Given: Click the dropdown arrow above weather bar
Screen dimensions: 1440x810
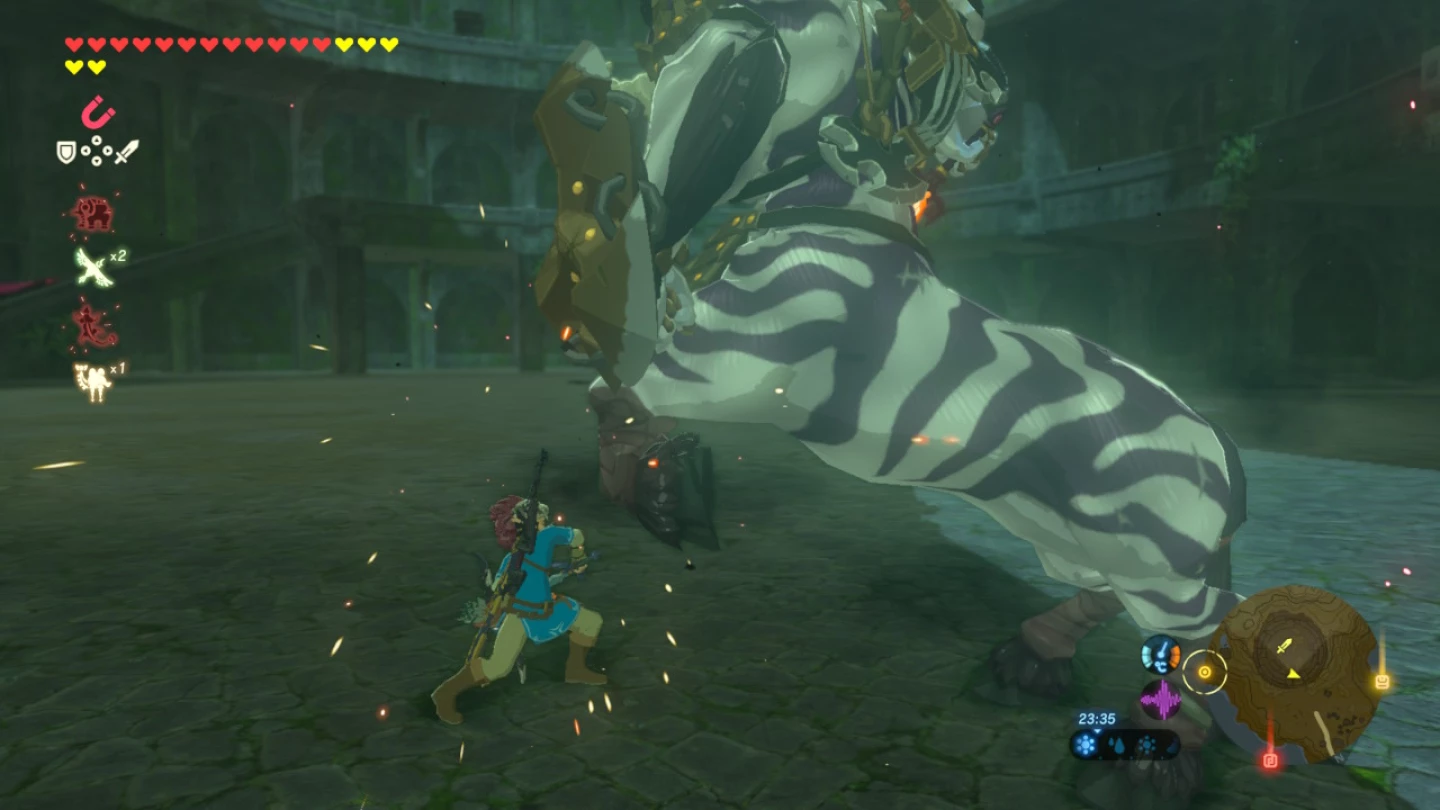Looking at the screenshot, I should point(1097,730).
